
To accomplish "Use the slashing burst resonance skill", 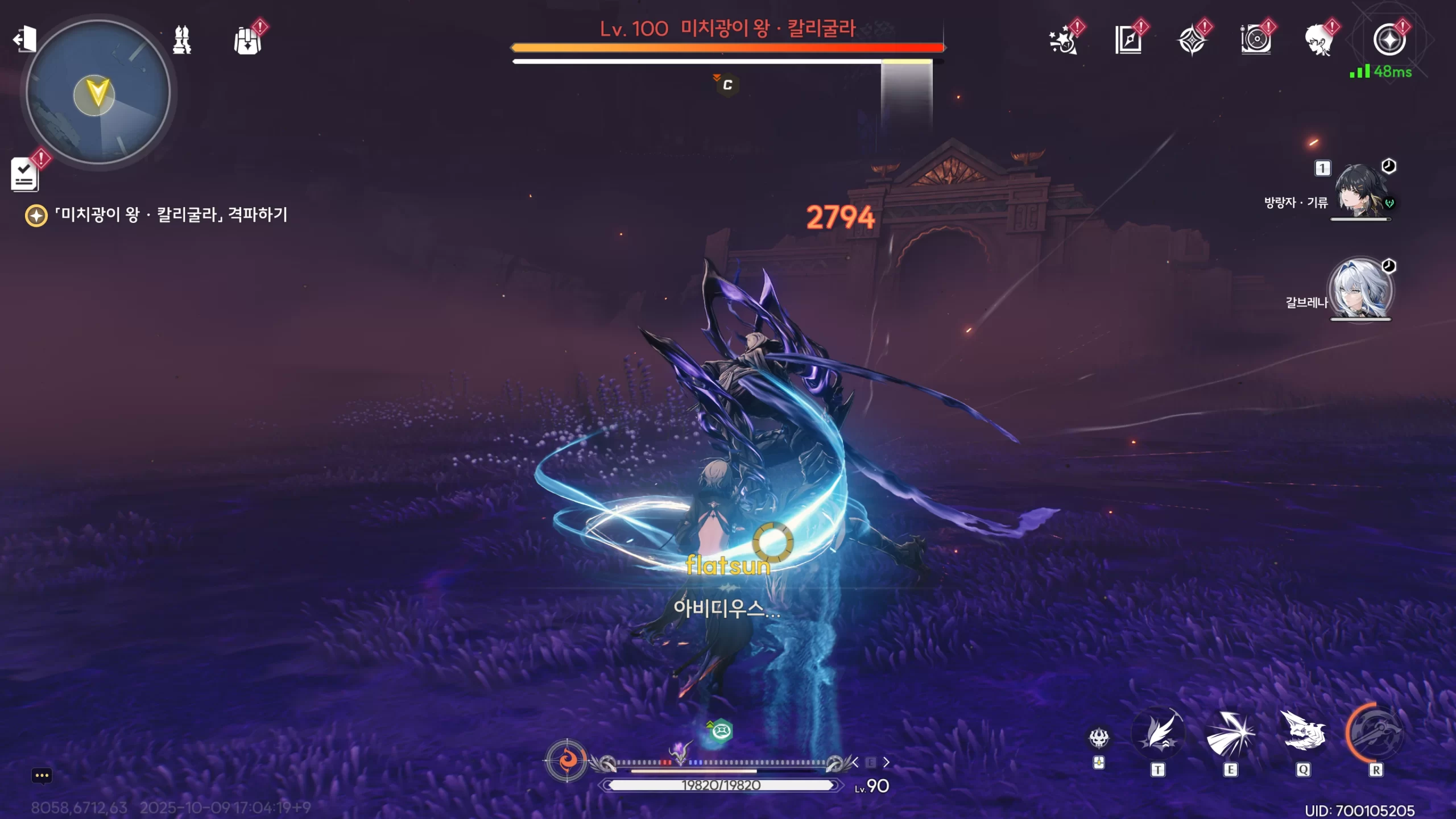I will (1230, 734).
